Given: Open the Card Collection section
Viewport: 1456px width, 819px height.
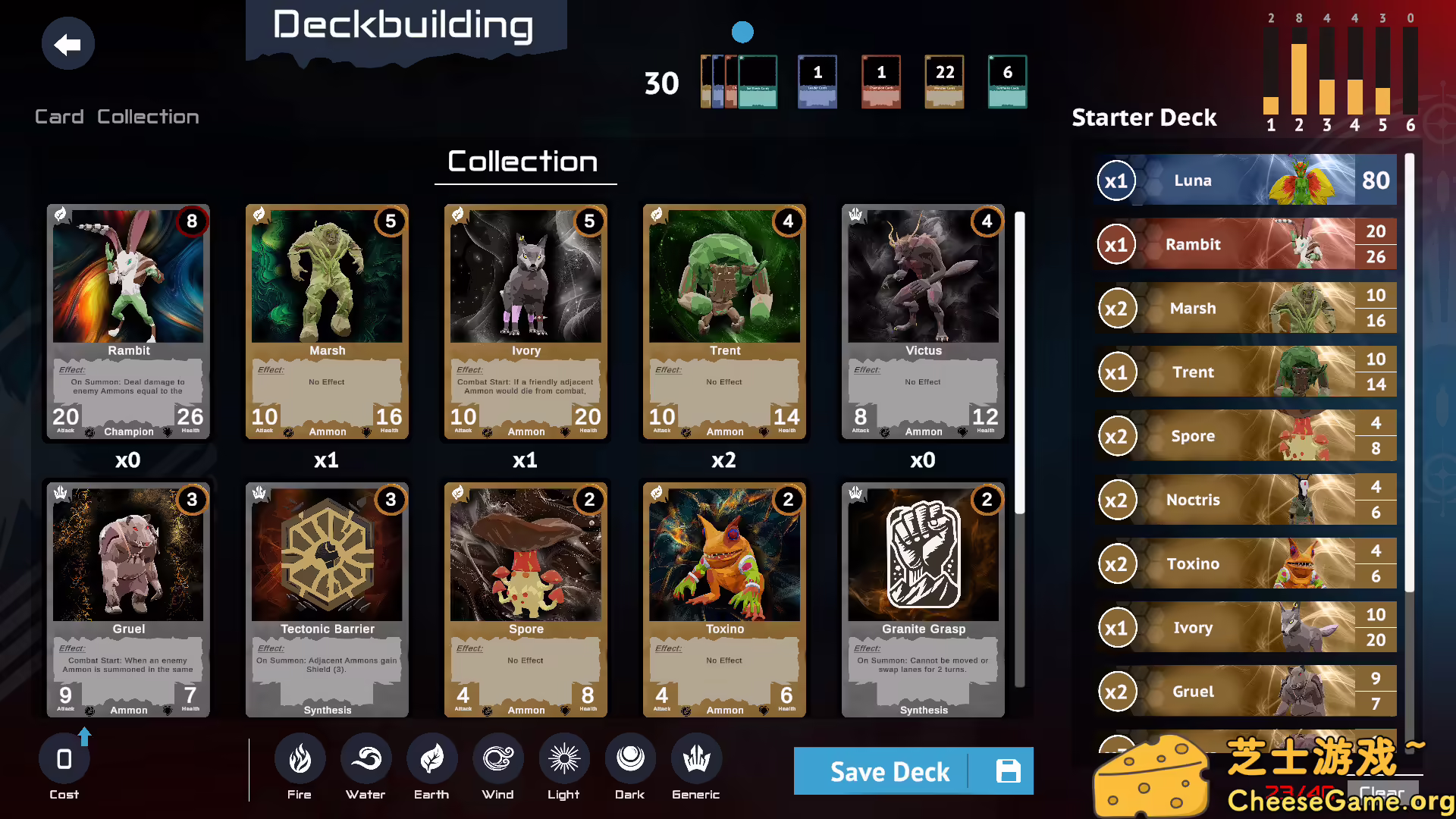Looking at the screenshot, I should (x=116, y=116).
